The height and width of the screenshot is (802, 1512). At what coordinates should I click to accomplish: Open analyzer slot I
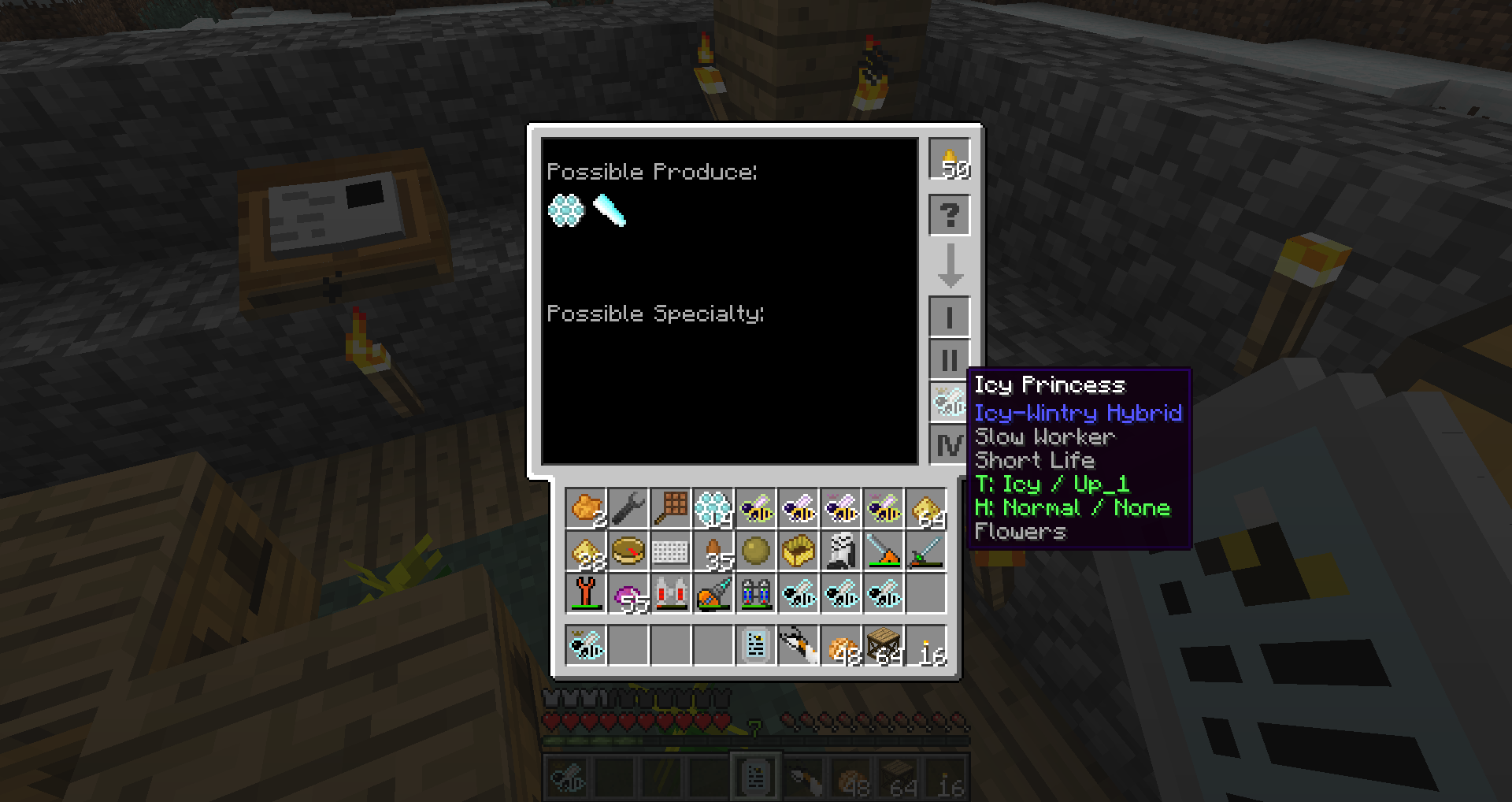[x=950, y=317]
